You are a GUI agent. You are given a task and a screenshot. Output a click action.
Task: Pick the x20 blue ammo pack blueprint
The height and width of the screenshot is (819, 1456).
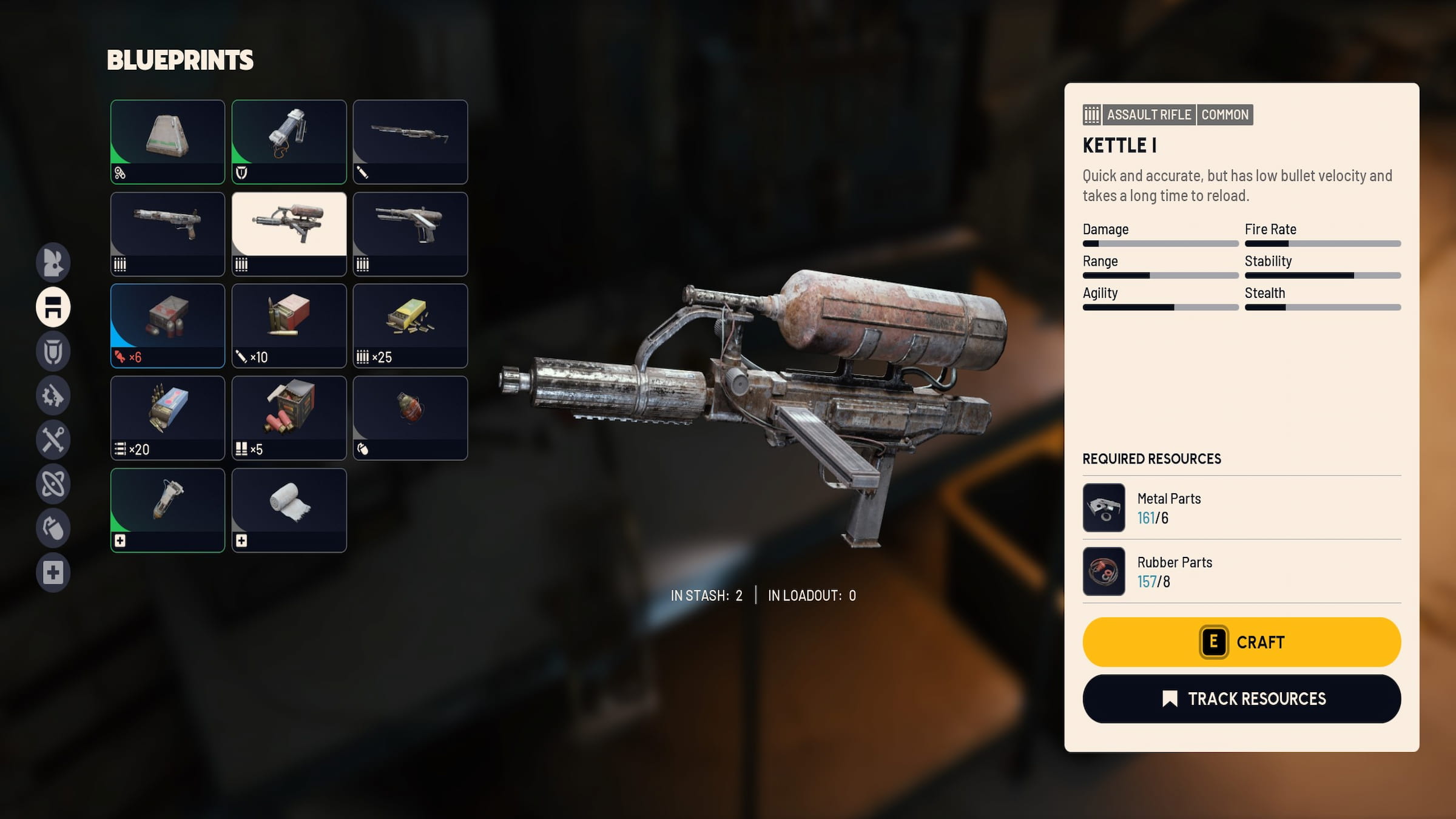167,417
